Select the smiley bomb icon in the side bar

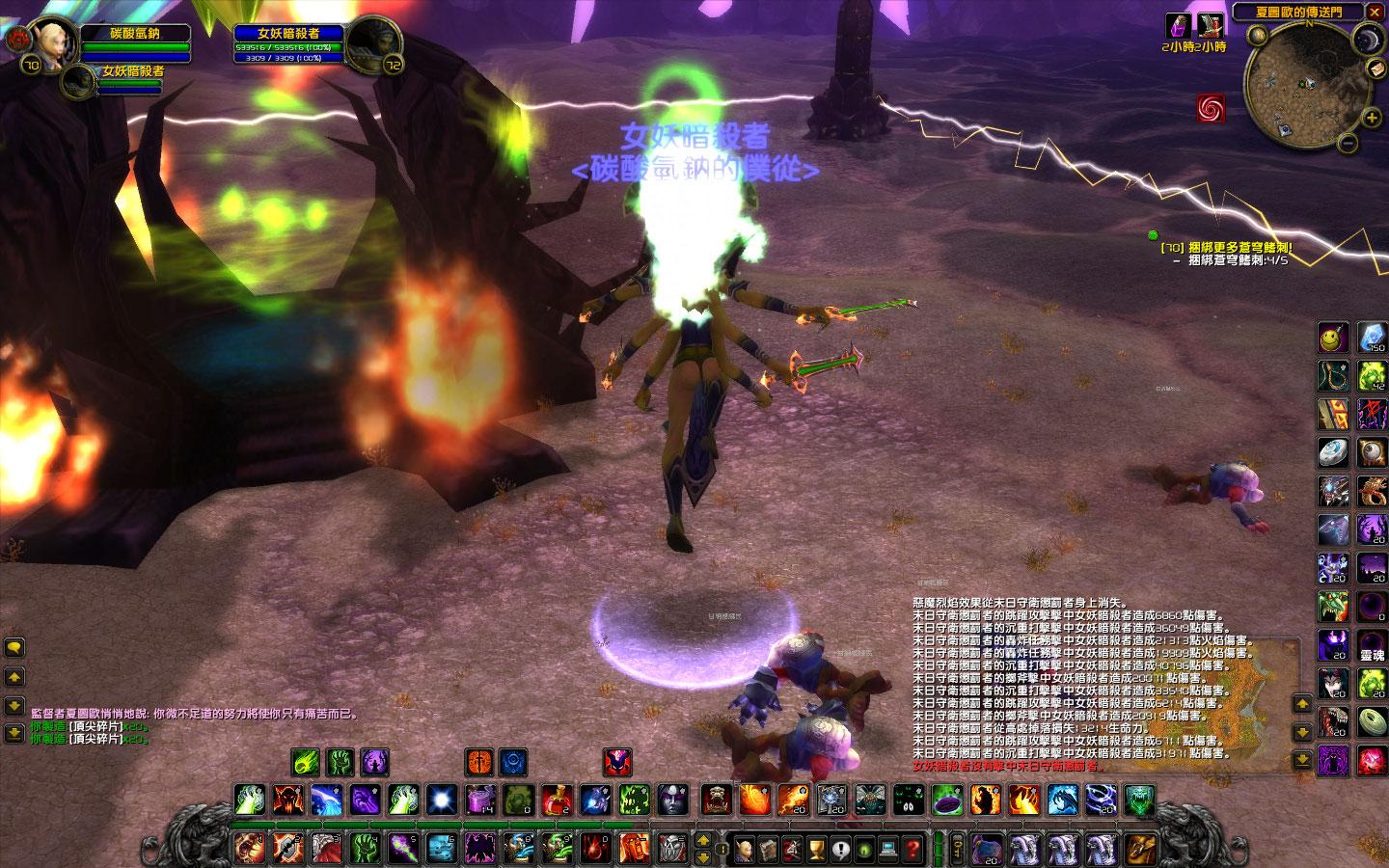pyautogui.click(x=1334, y=336)
